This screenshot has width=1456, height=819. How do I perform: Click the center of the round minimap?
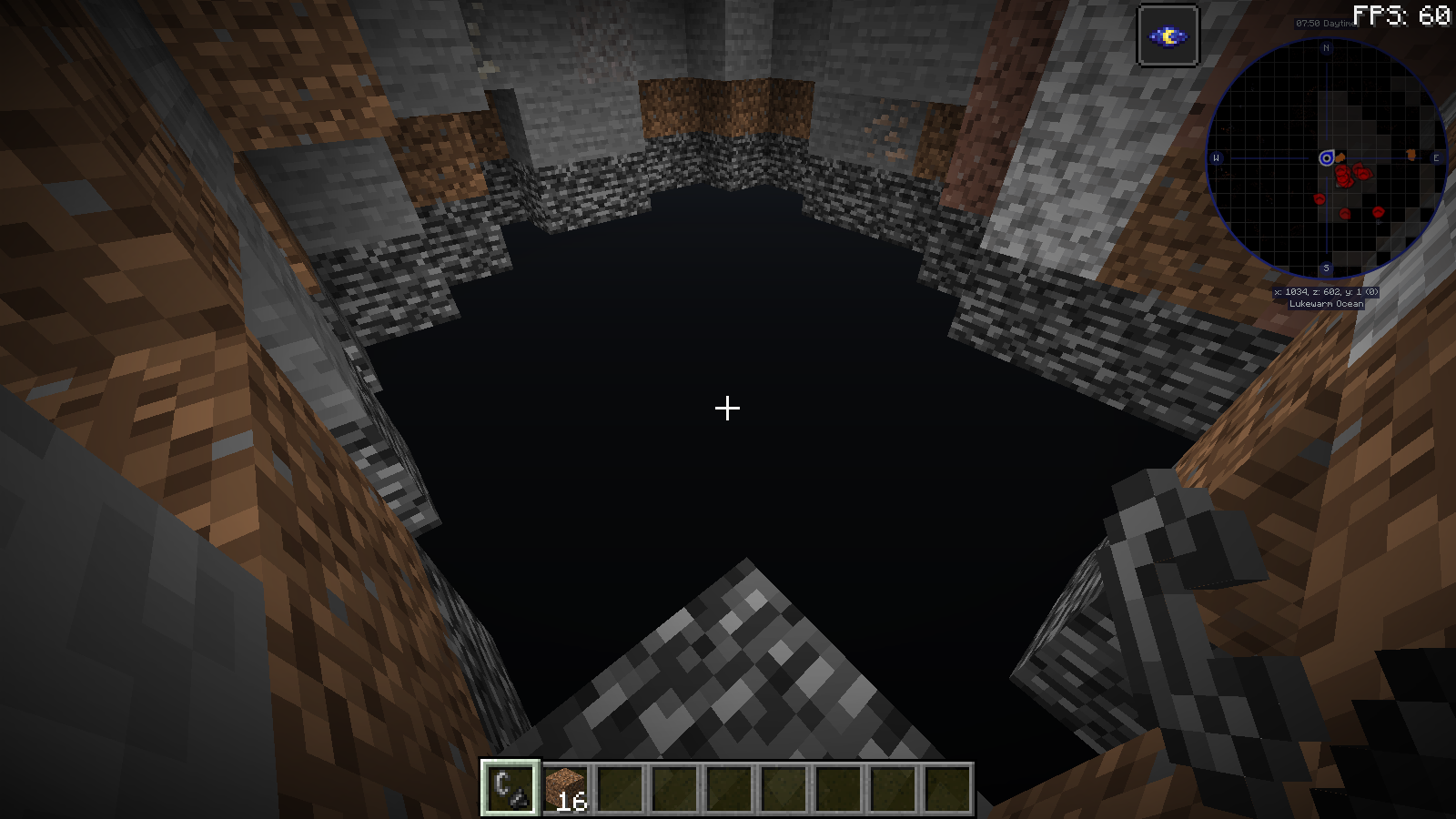1328,157
